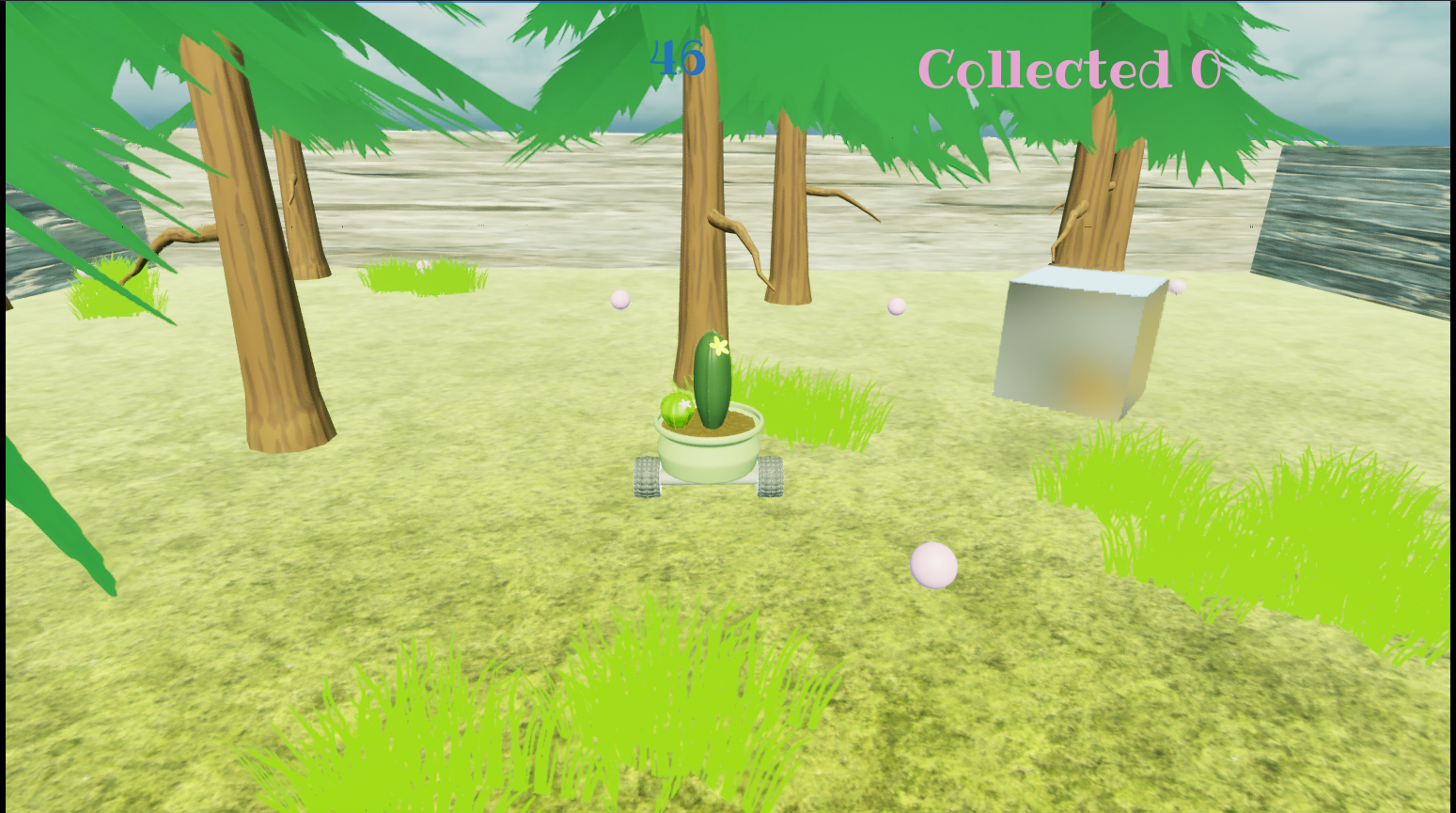Click the left wheel of the plant rover
Image resolution: width=1456 pixels, height=813 pixels.
pyautogui.click(x=648, y=477)
